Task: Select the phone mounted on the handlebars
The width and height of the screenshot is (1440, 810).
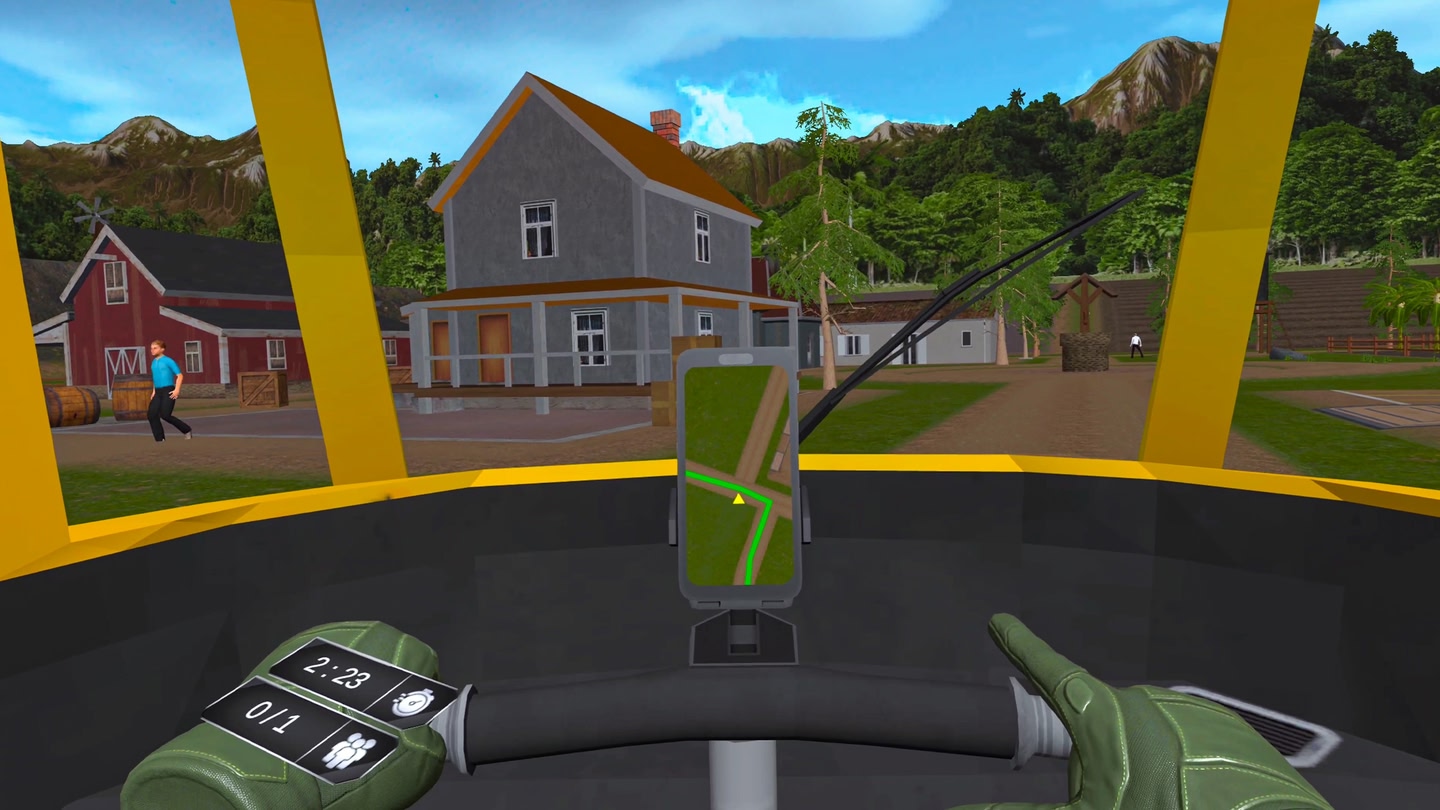Action: pos(737,470)
